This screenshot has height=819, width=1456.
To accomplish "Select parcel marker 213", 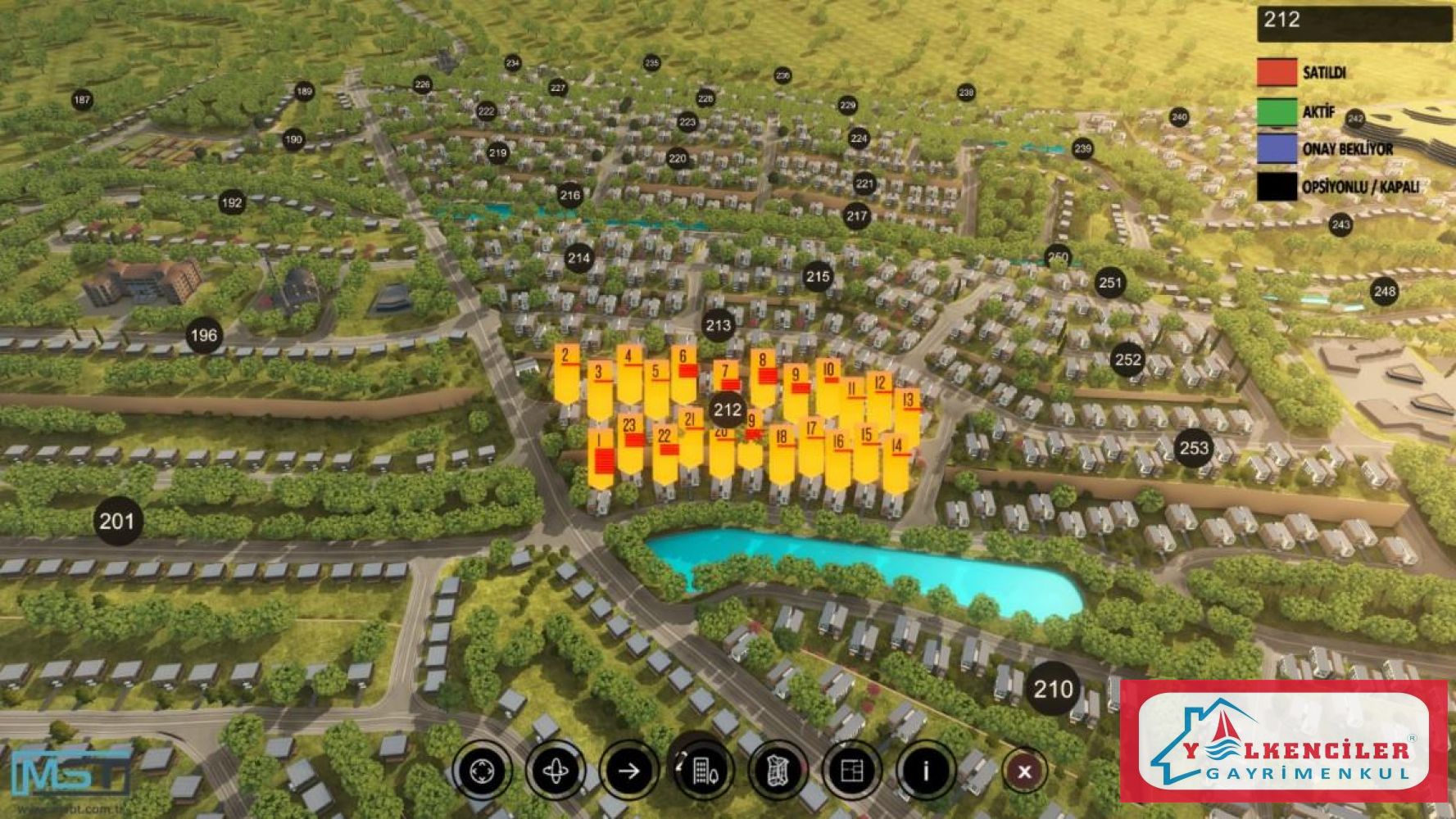I will pos(718,325).
